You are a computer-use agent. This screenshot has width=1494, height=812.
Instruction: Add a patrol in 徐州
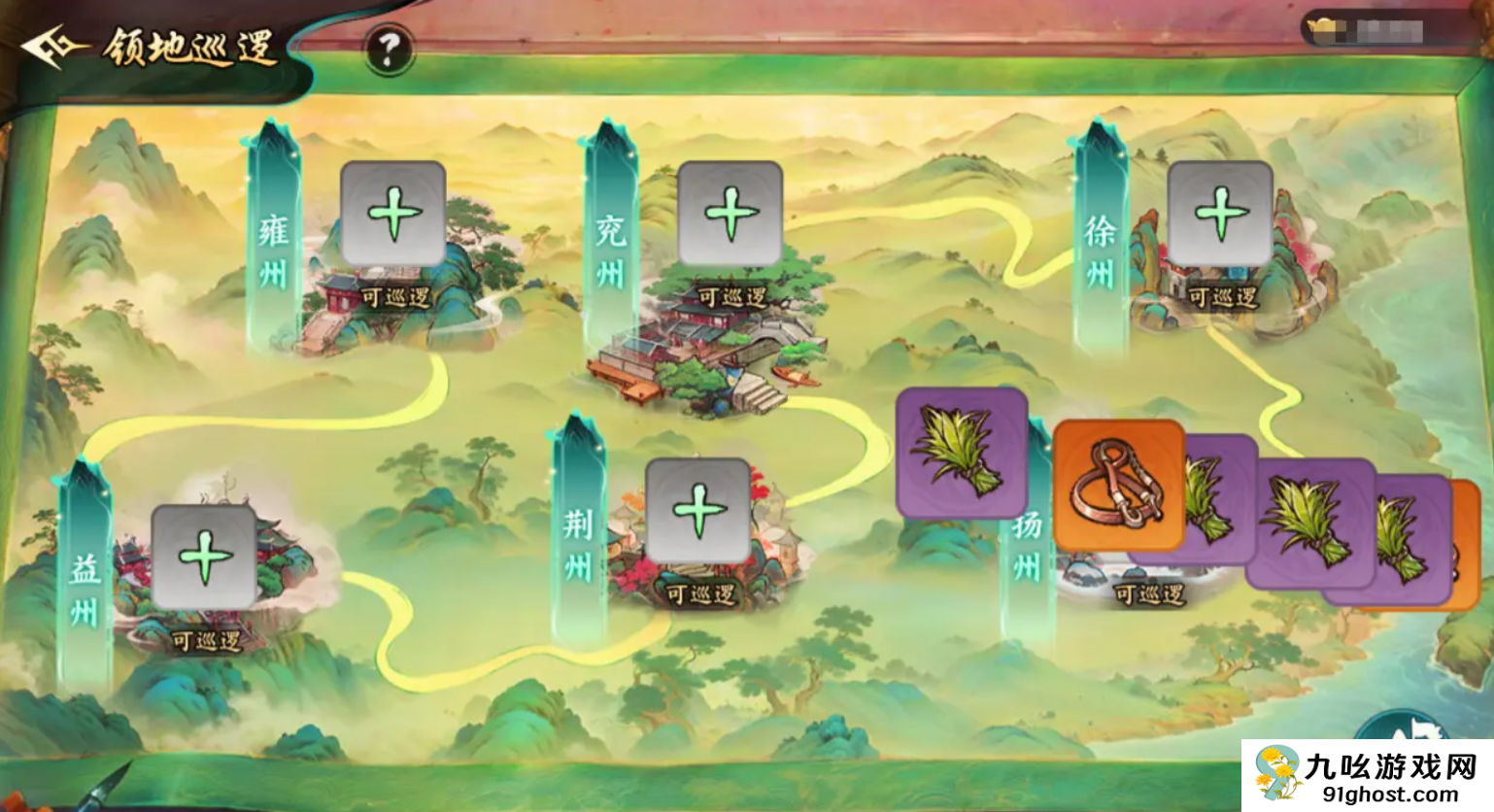pyautogui.click(x=1220, y=214)
